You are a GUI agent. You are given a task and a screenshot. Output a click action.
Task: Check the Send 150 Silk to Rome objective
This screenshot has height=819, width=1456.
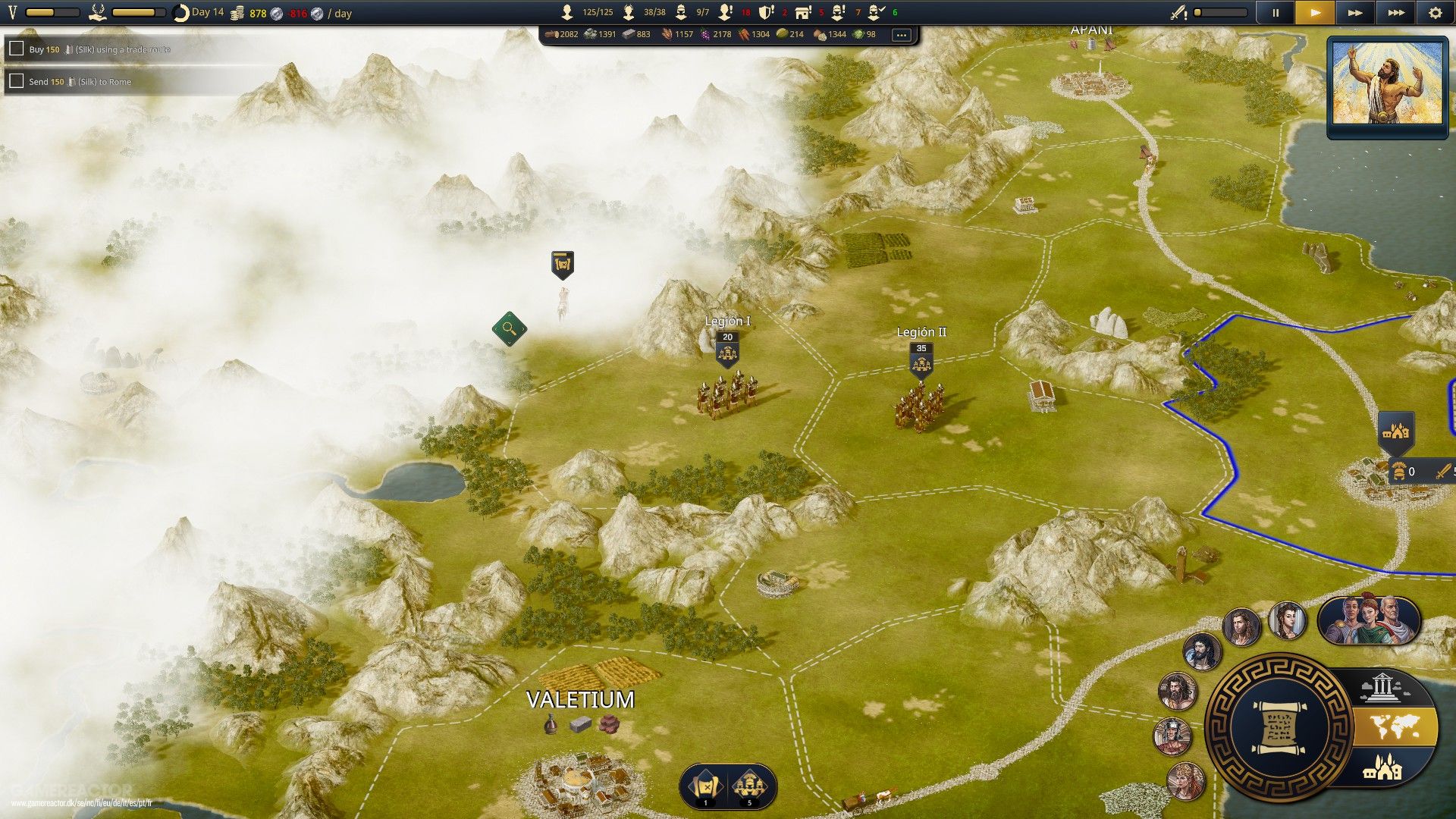point(16,81)
